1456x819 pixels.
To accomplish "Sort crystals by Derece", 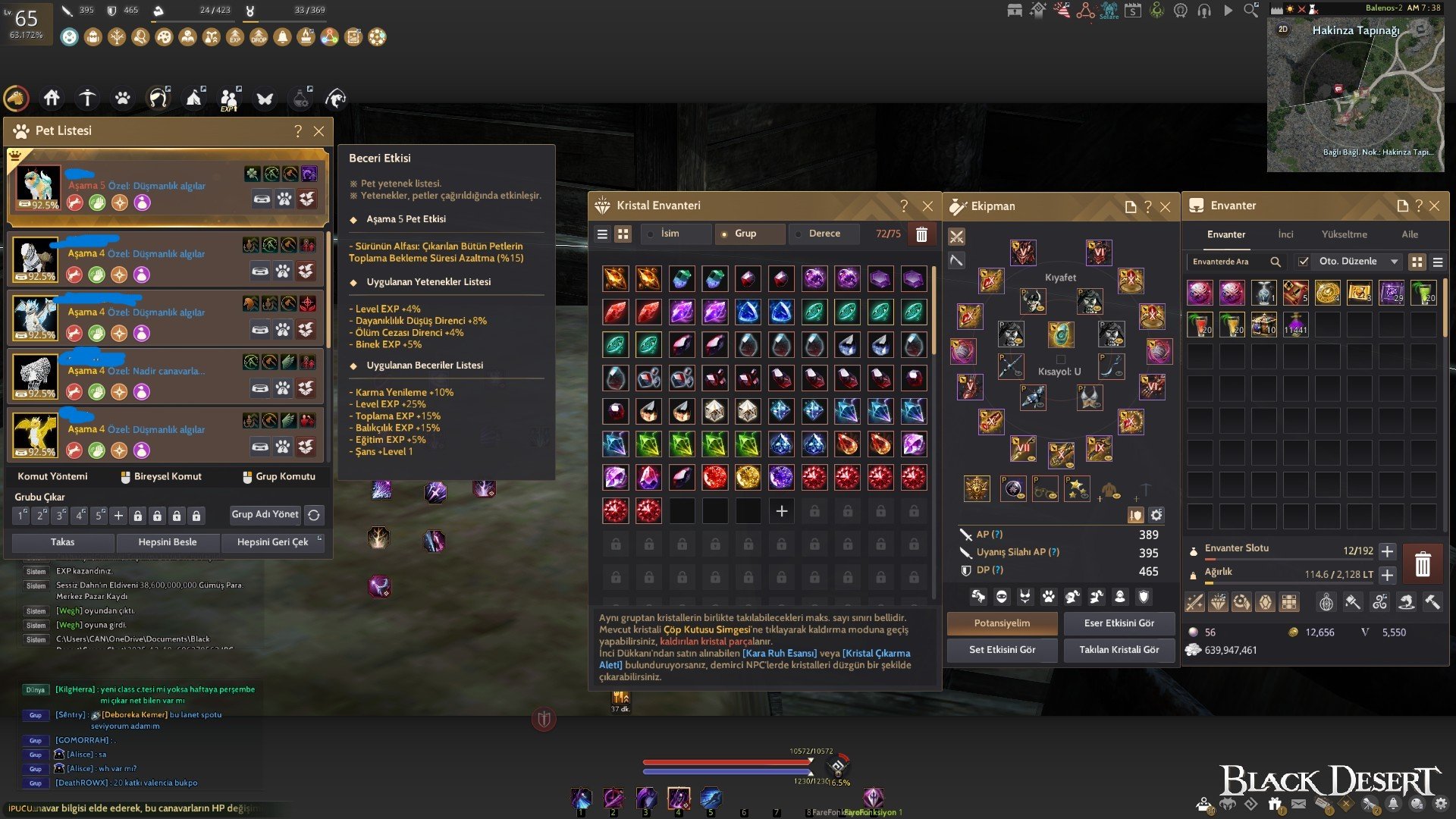I will [x=824, y=234].
